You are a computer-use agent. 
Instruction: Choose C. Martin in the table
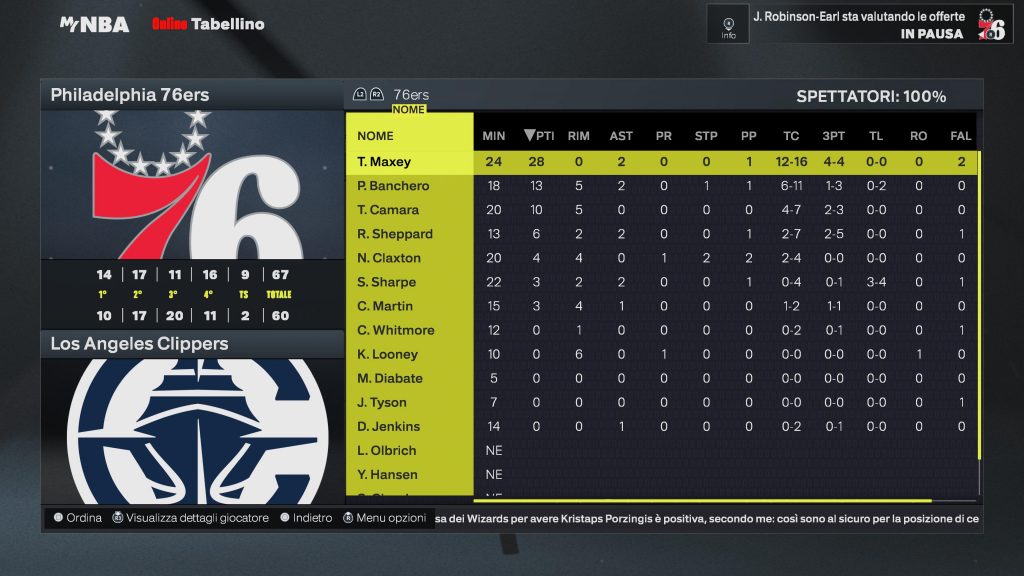pos(385,306)
